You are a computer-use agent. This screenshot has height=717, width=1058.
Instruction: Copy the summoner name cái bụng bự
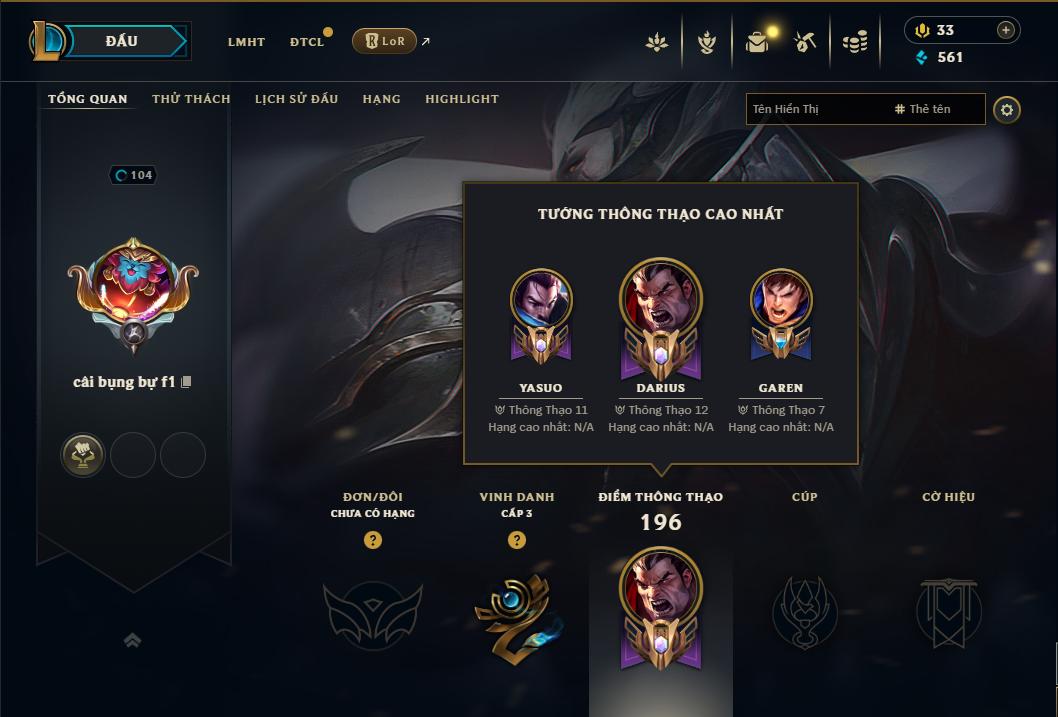[186, 382]
